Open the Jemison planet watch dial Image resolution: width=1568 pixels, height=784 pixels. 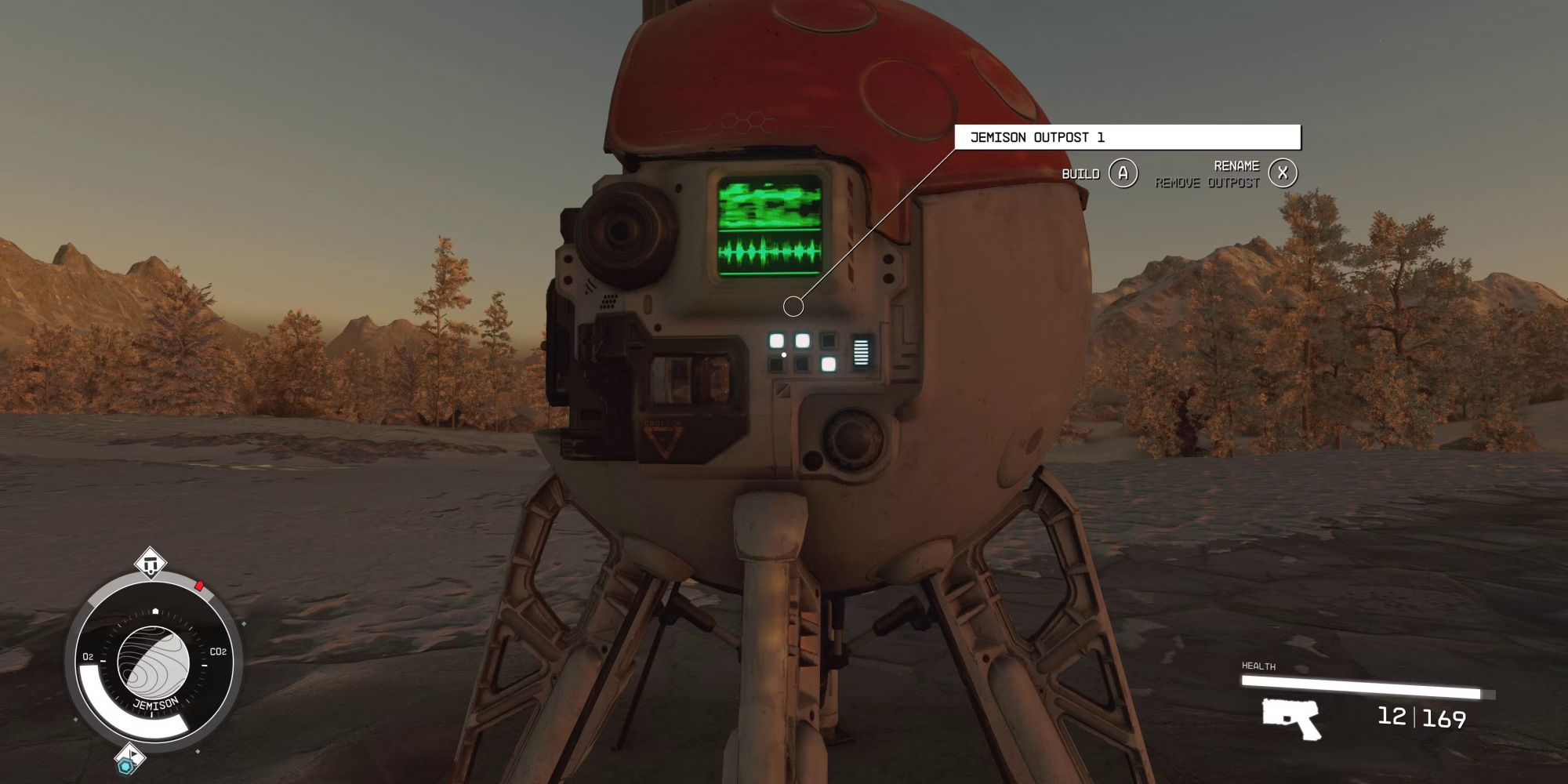point(154,662)
